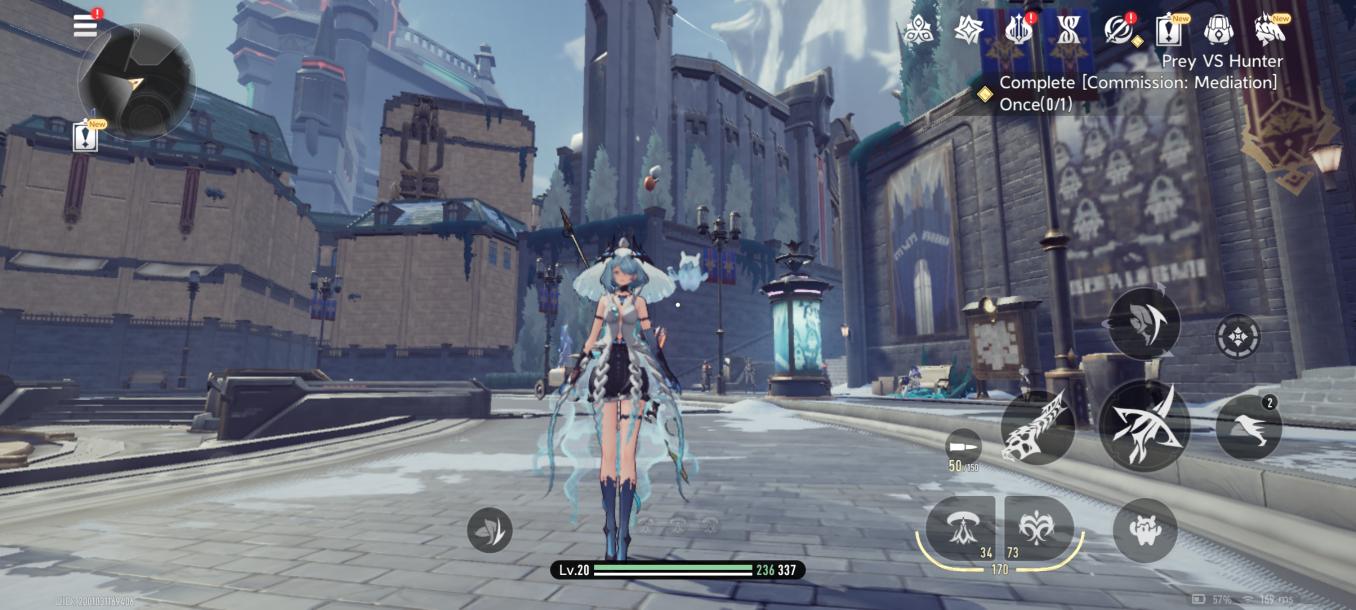Open the four-point star icon in top bar
The height and width of the screenshot is (610, 1356).
tap(968, 31)
